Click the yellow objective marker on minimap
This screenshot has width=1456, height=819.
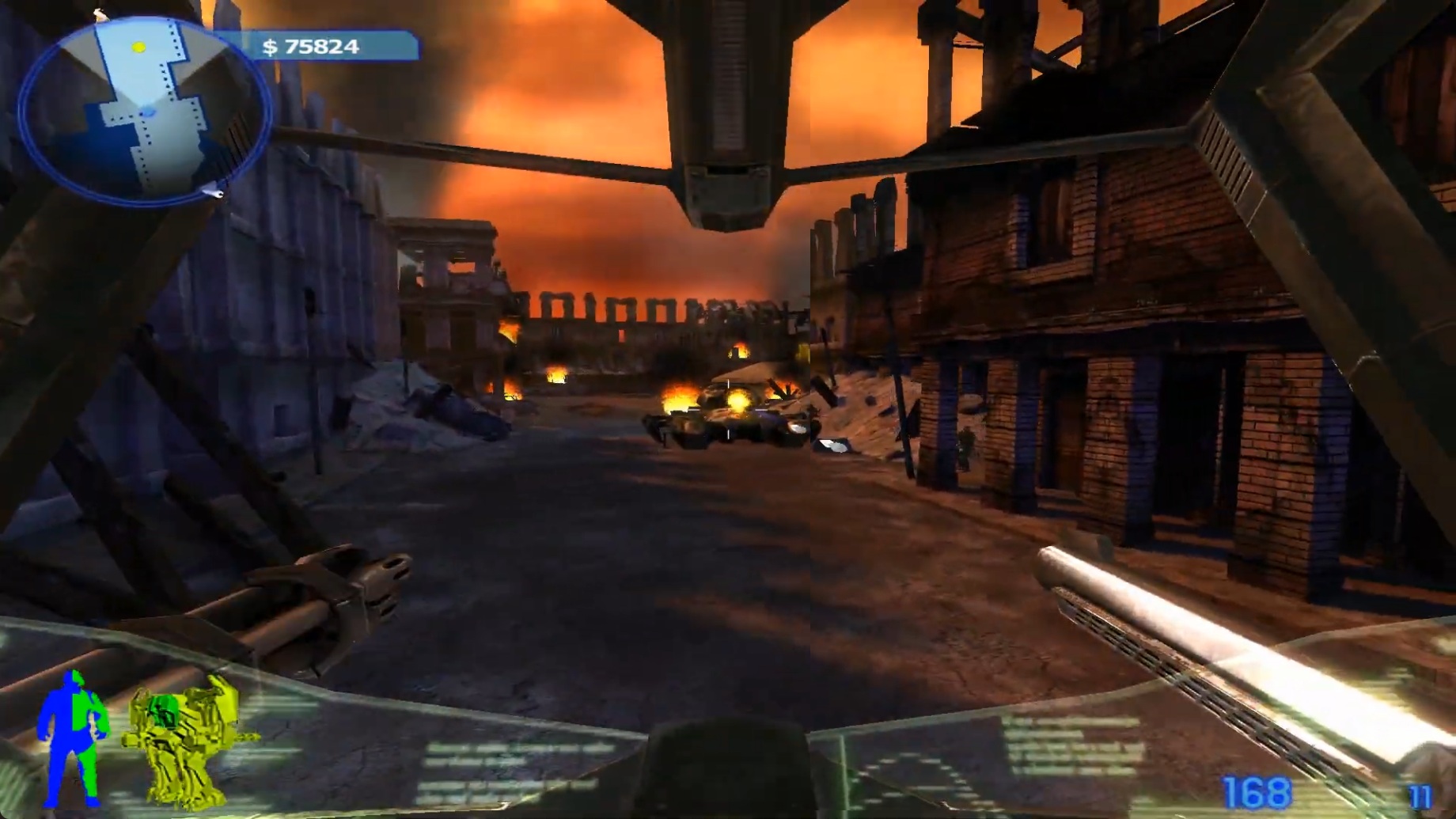click(138, 47)
